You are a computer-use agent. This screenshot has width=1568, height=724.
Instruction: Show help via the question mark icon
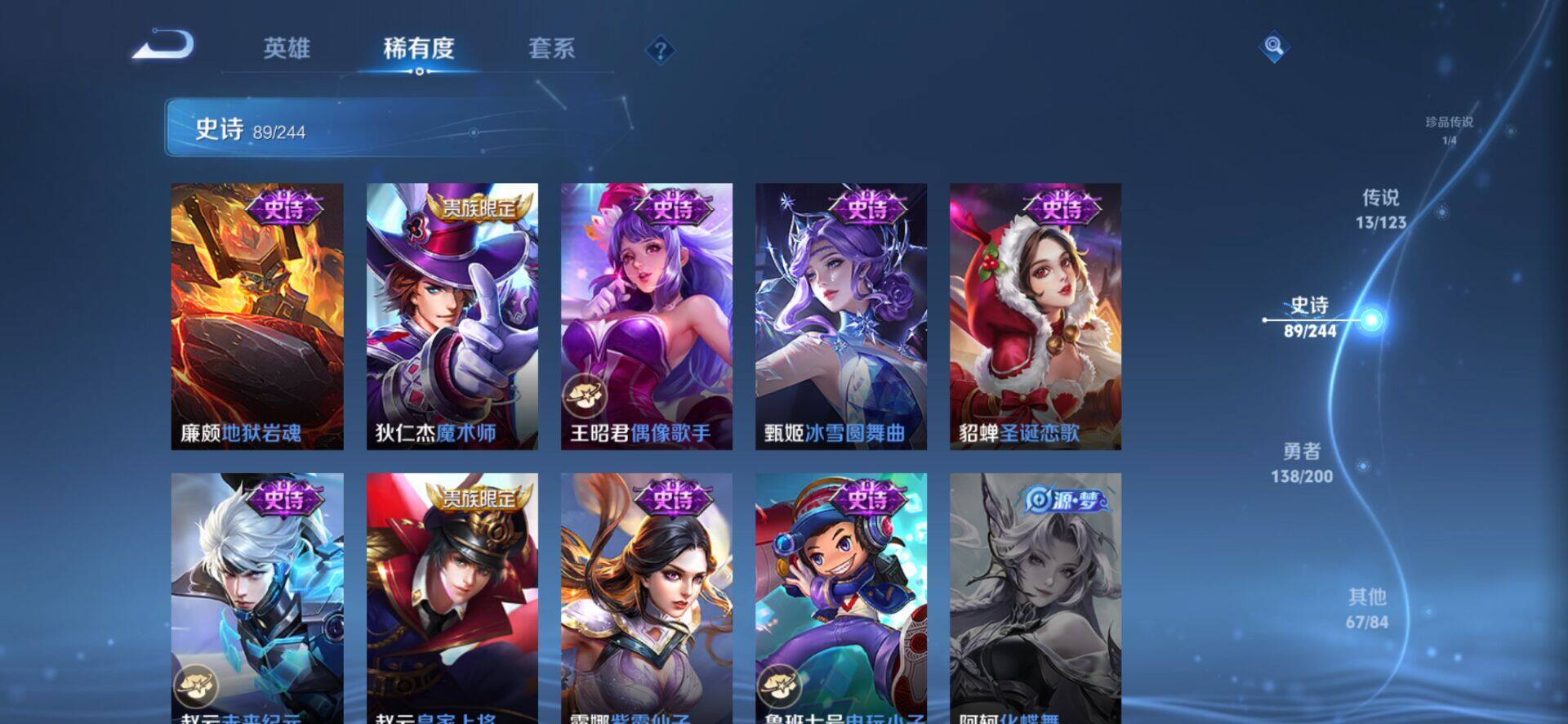(x=660, y=51)
